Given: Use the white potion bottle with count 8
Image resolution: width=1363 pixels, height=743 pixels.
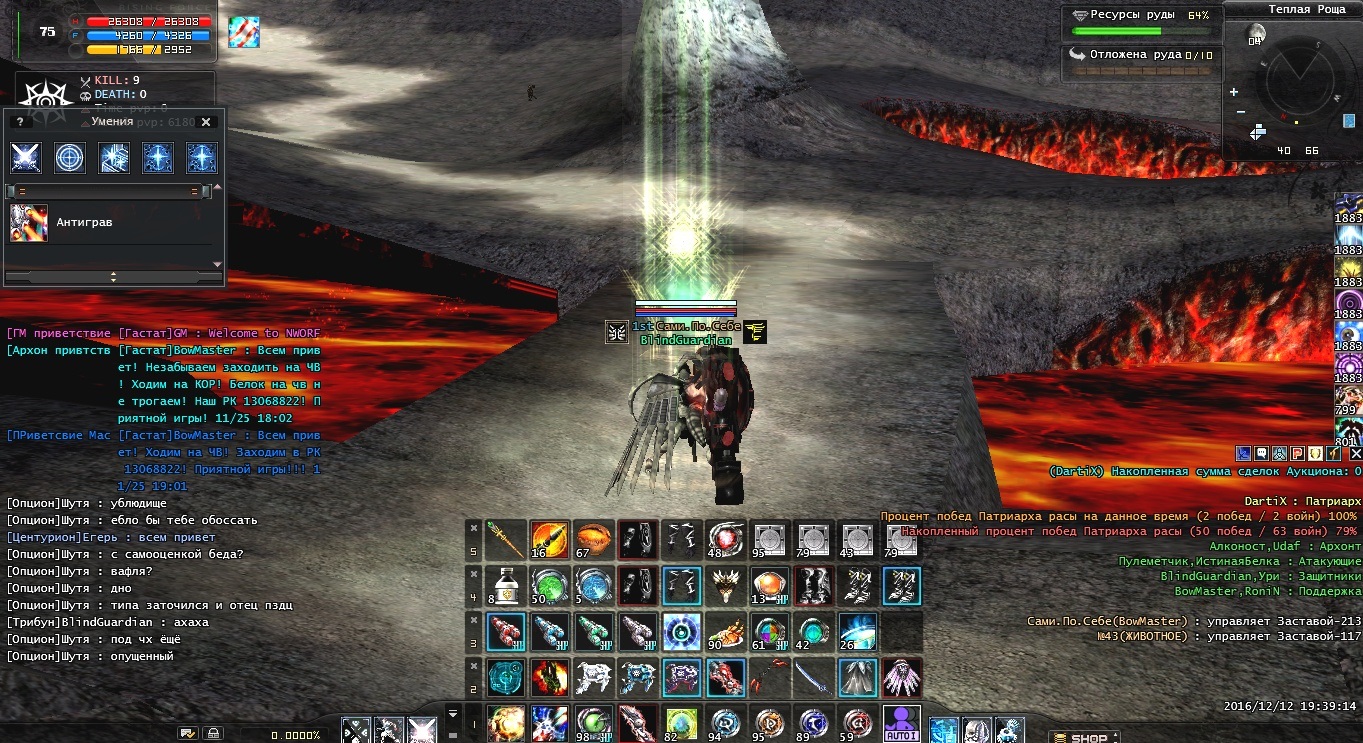Looking at the screenshot, I should pyautogui.click(x=506, y=585).
